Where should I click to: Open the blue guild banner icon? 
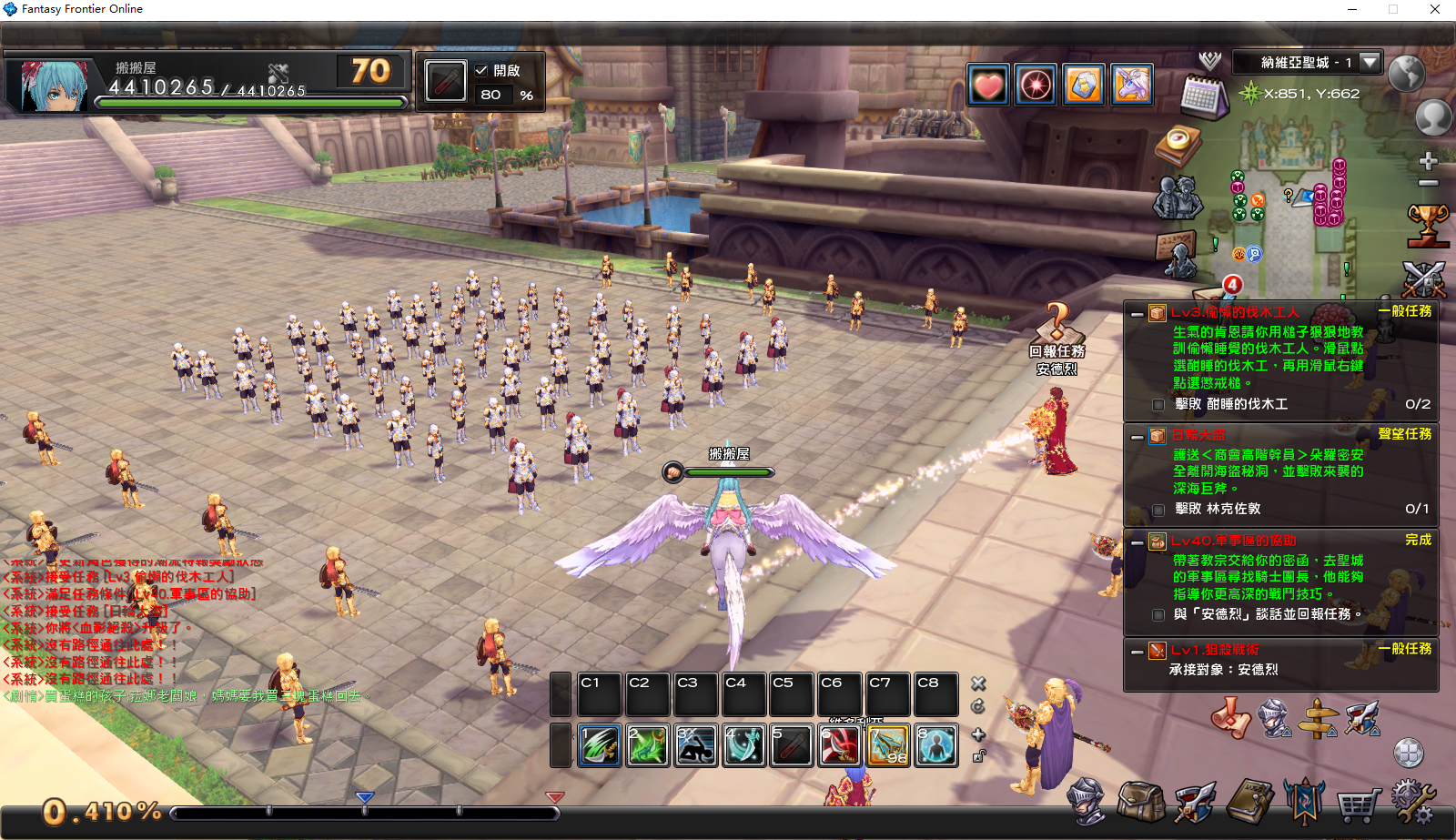1303,801
